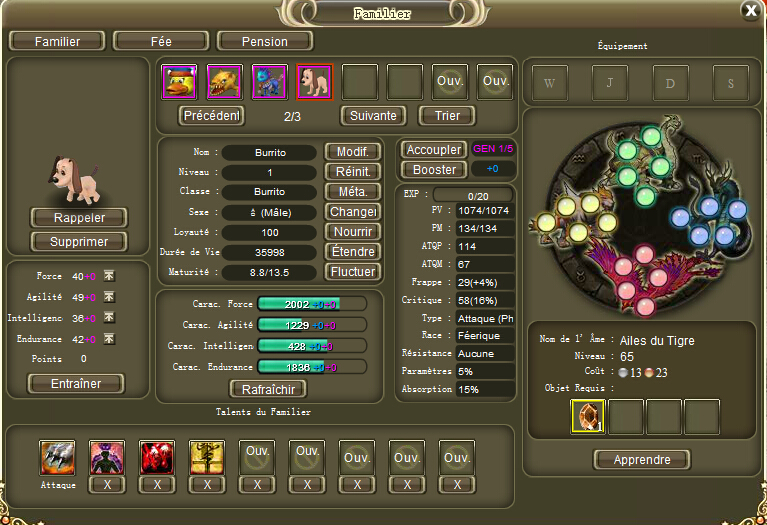Open the Pension tab
The width and height of the screenshot is (767, 525).
point(265,41)
